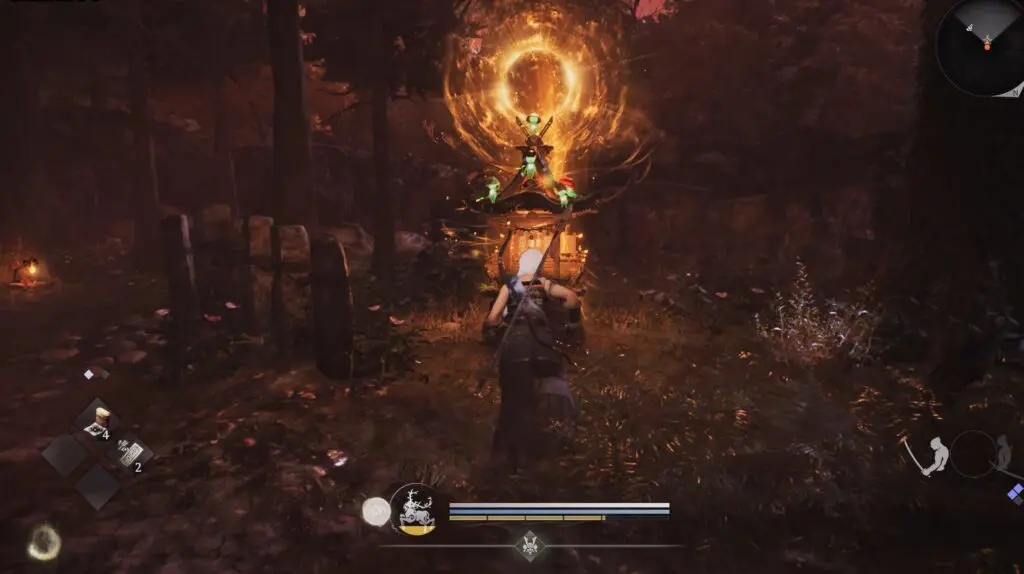1024x574 pixels.
Task: Click the white orb beside the deer emblem
Action: point(376,511)
